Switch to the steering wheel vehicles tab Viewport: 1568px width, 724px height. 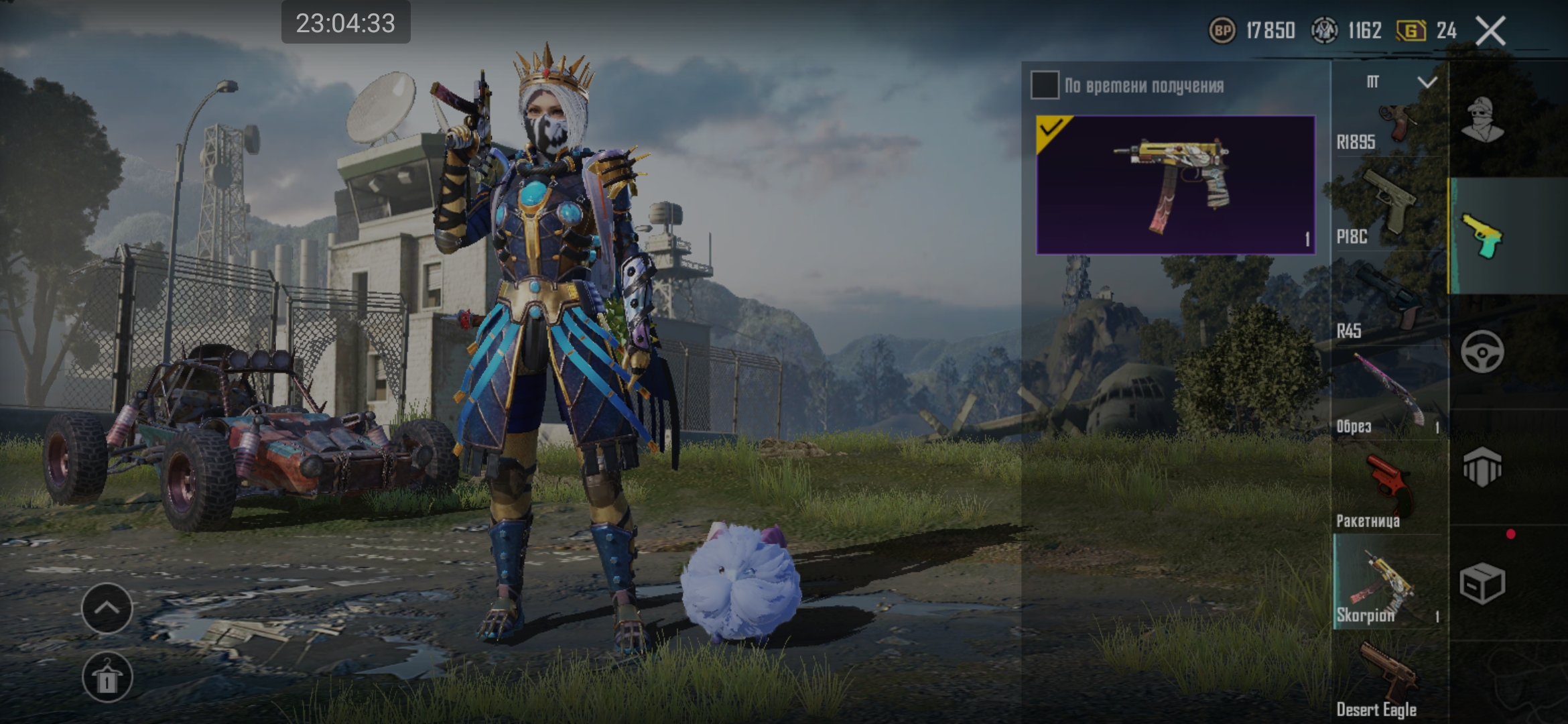(x=1482, y=351)
